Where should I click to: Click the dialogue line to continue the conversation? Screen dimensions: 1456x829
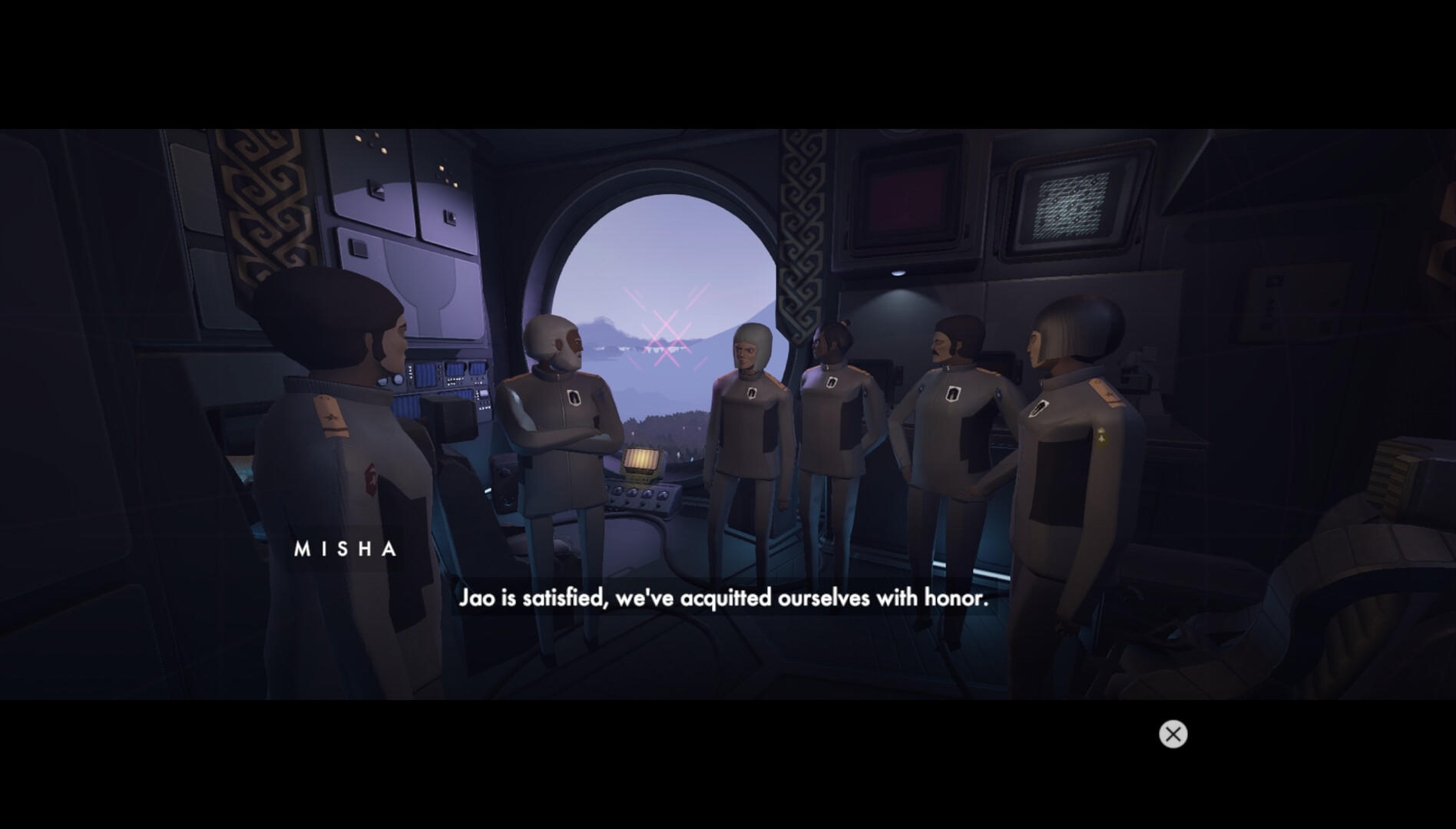[x=726, y=599]
